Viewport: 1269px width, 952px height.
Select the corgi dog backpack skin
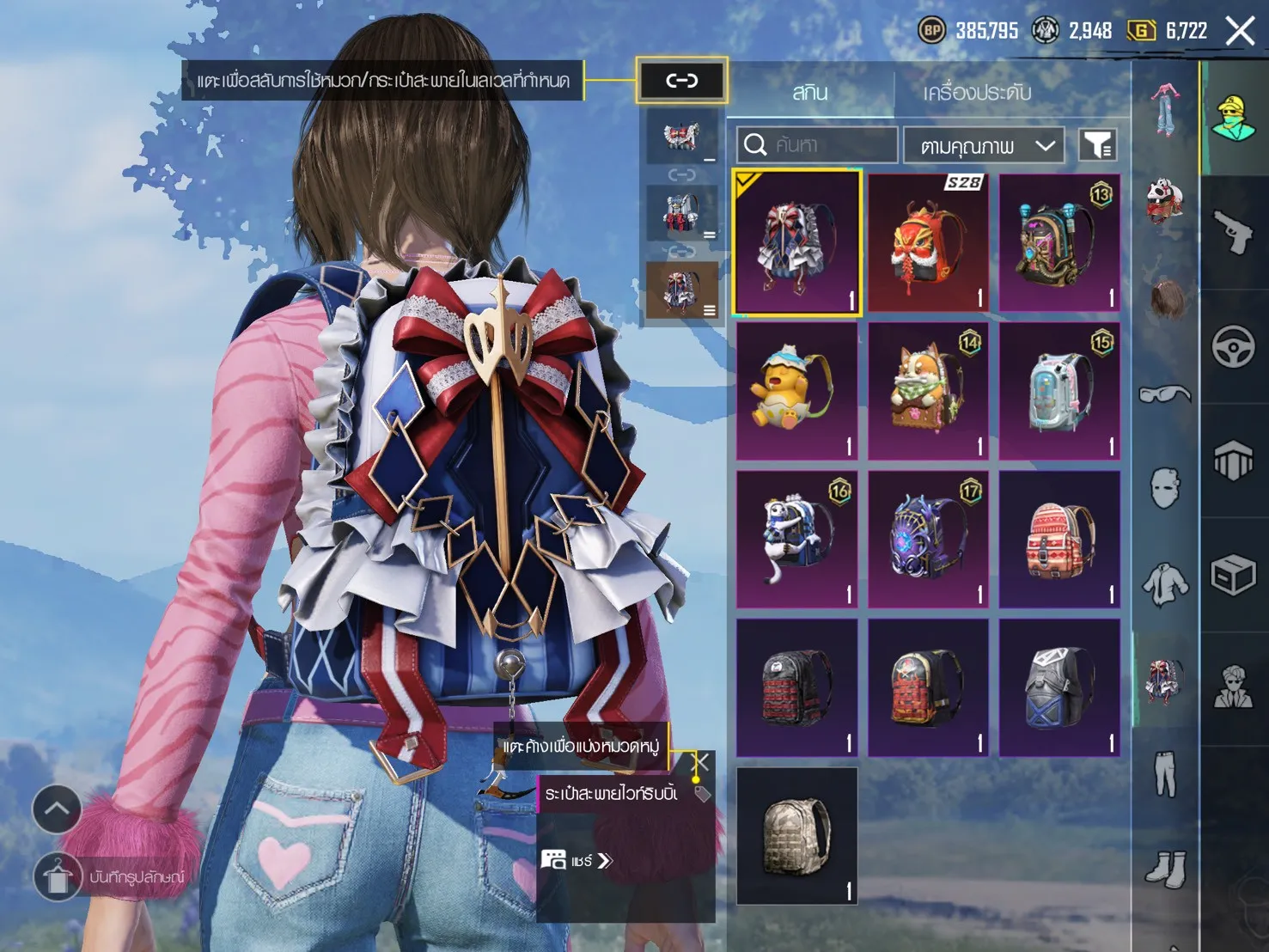[x=929, y=392]
